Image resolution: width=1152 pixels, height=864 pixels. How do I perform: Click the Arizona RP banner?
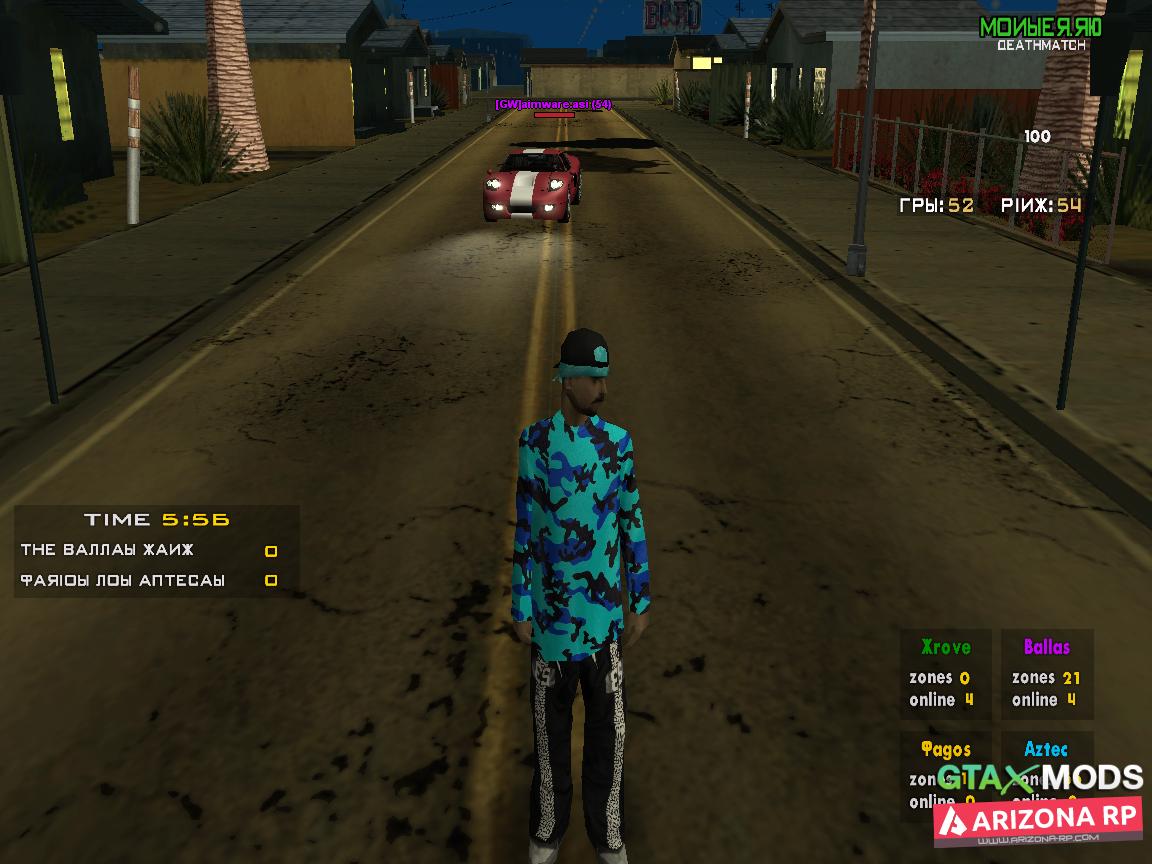(1038, 820)
